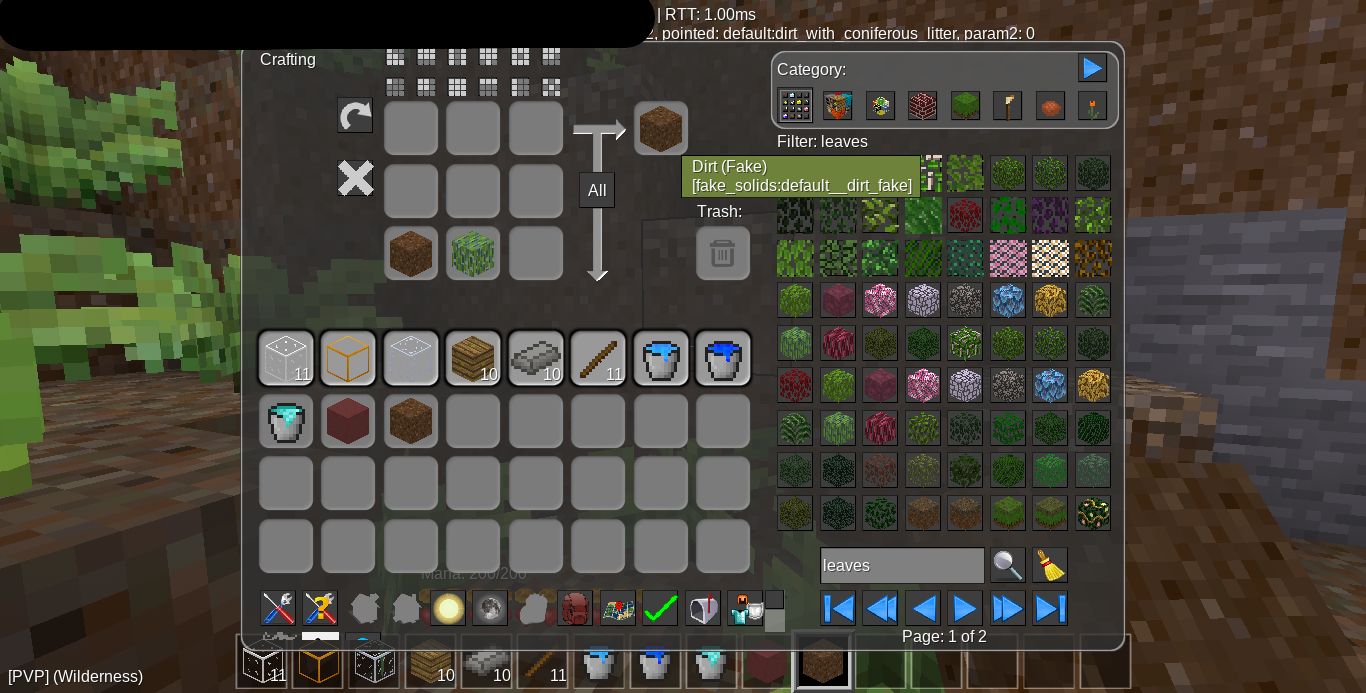
Task: Select the wooden planks inventory slot
Action: pos(473,358)
